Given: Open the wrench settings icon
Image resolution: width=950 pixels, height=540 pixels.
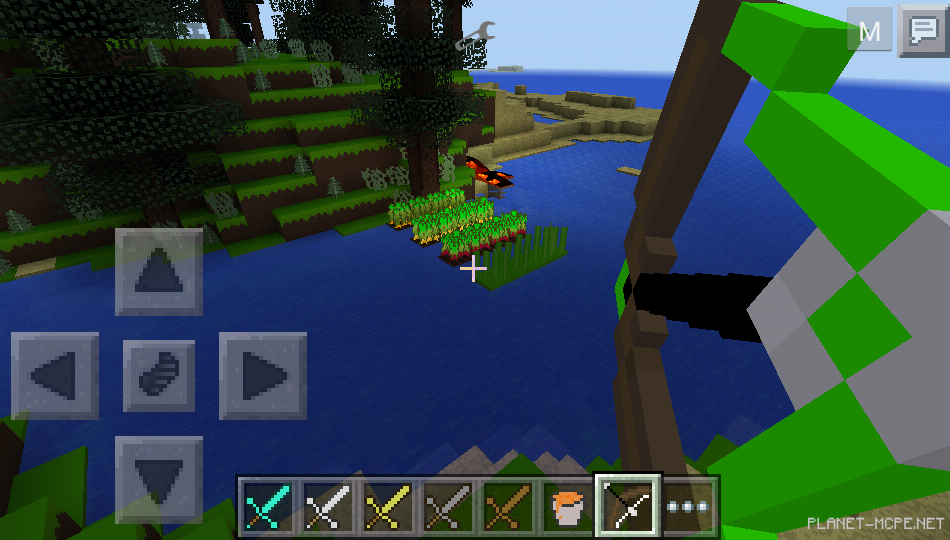Looking at the screenshot, I should coord(471,37).
